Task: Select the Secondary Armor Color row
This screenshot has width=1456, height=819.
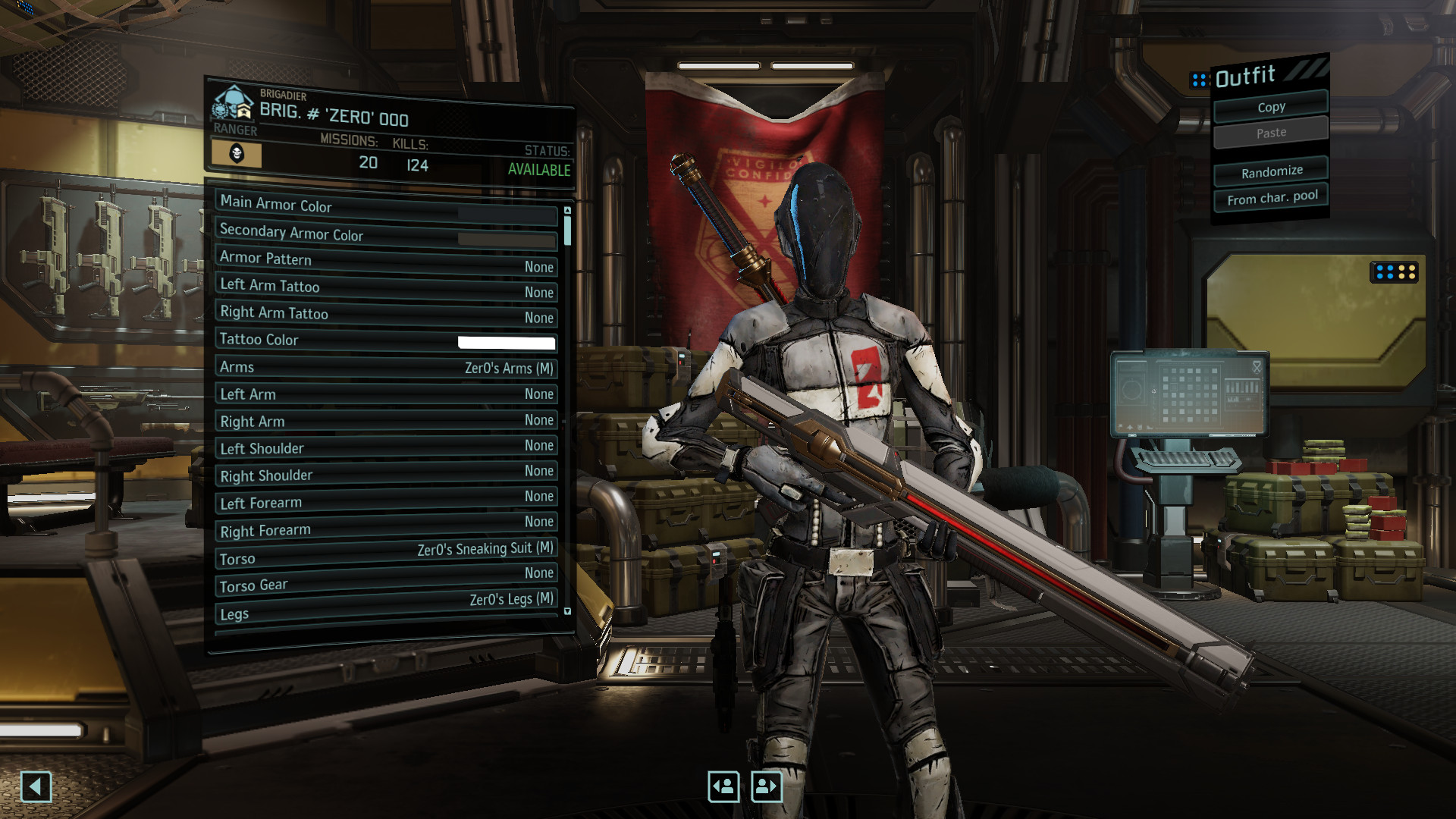Action: coord(387,234)
